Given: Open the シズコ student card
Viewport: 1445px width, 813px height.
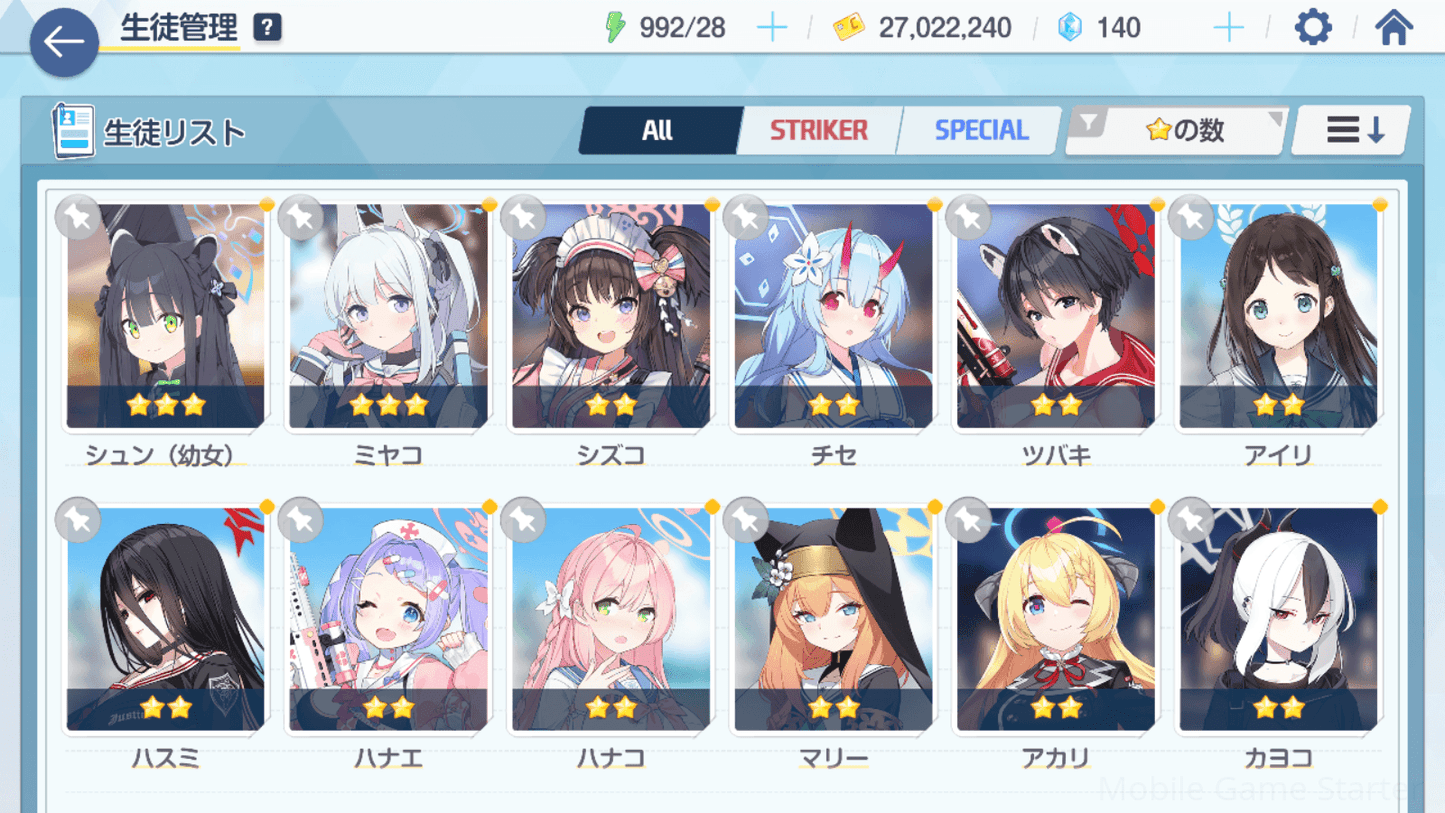Looking at the screenshot, I should (611, 316).
